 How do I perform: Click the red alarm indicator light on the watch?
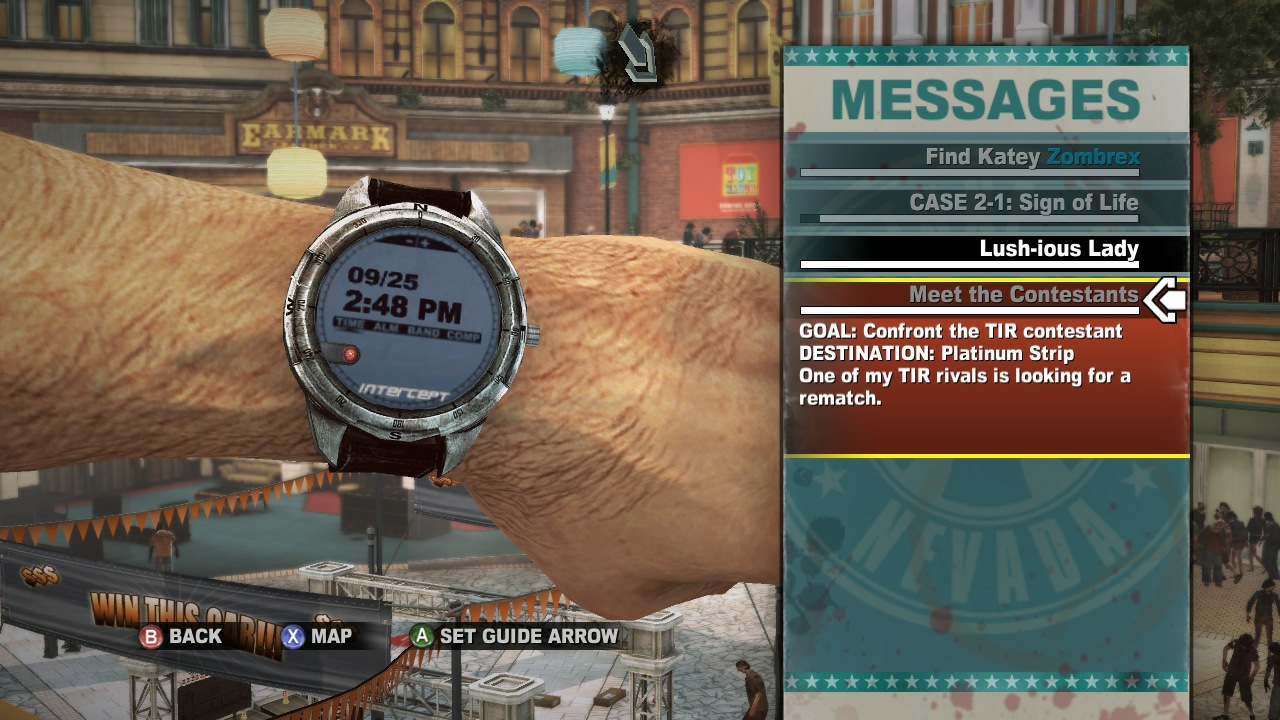click(x=350, y=352)
